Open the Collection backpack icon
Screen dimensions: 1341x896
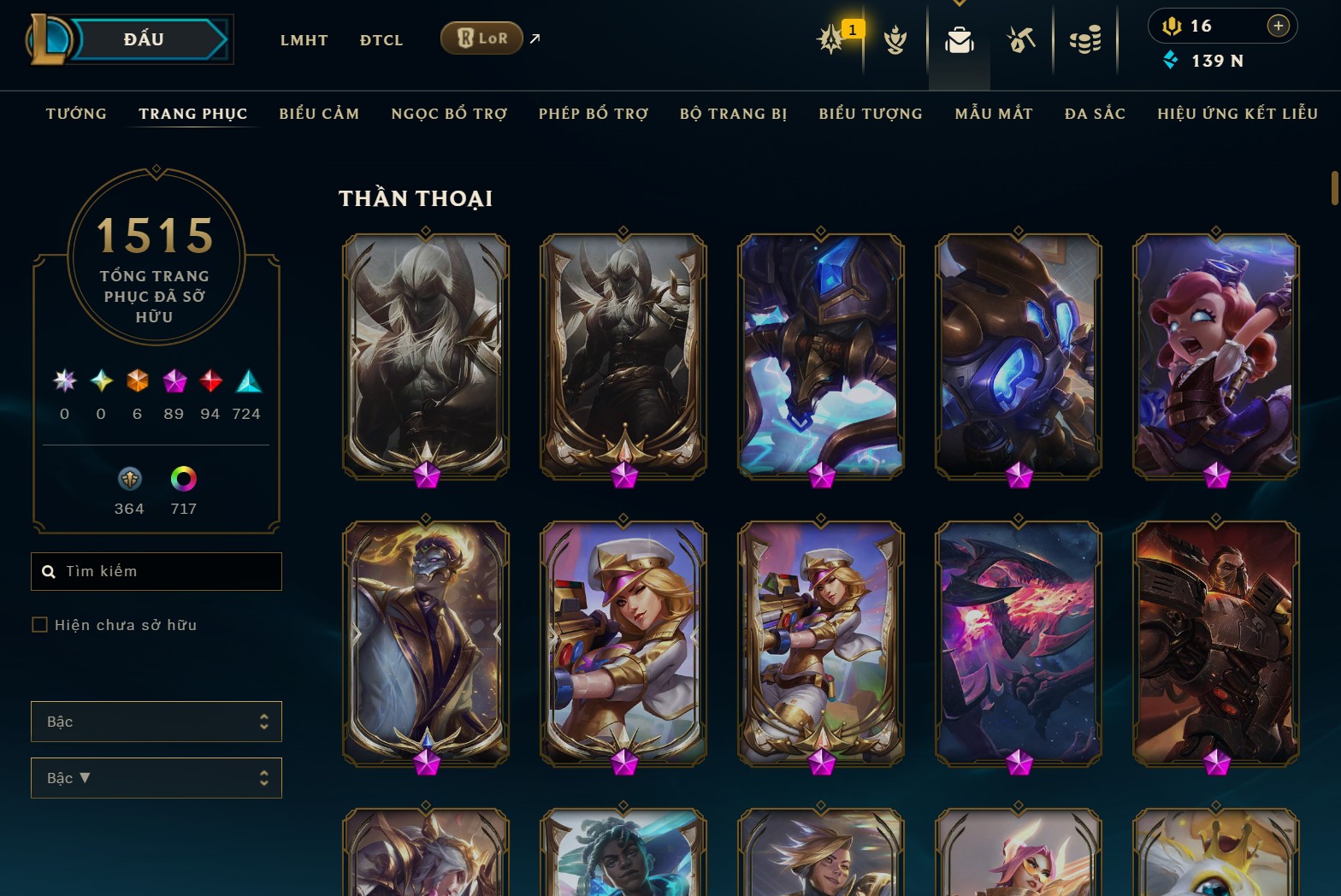tap(959, 38)
